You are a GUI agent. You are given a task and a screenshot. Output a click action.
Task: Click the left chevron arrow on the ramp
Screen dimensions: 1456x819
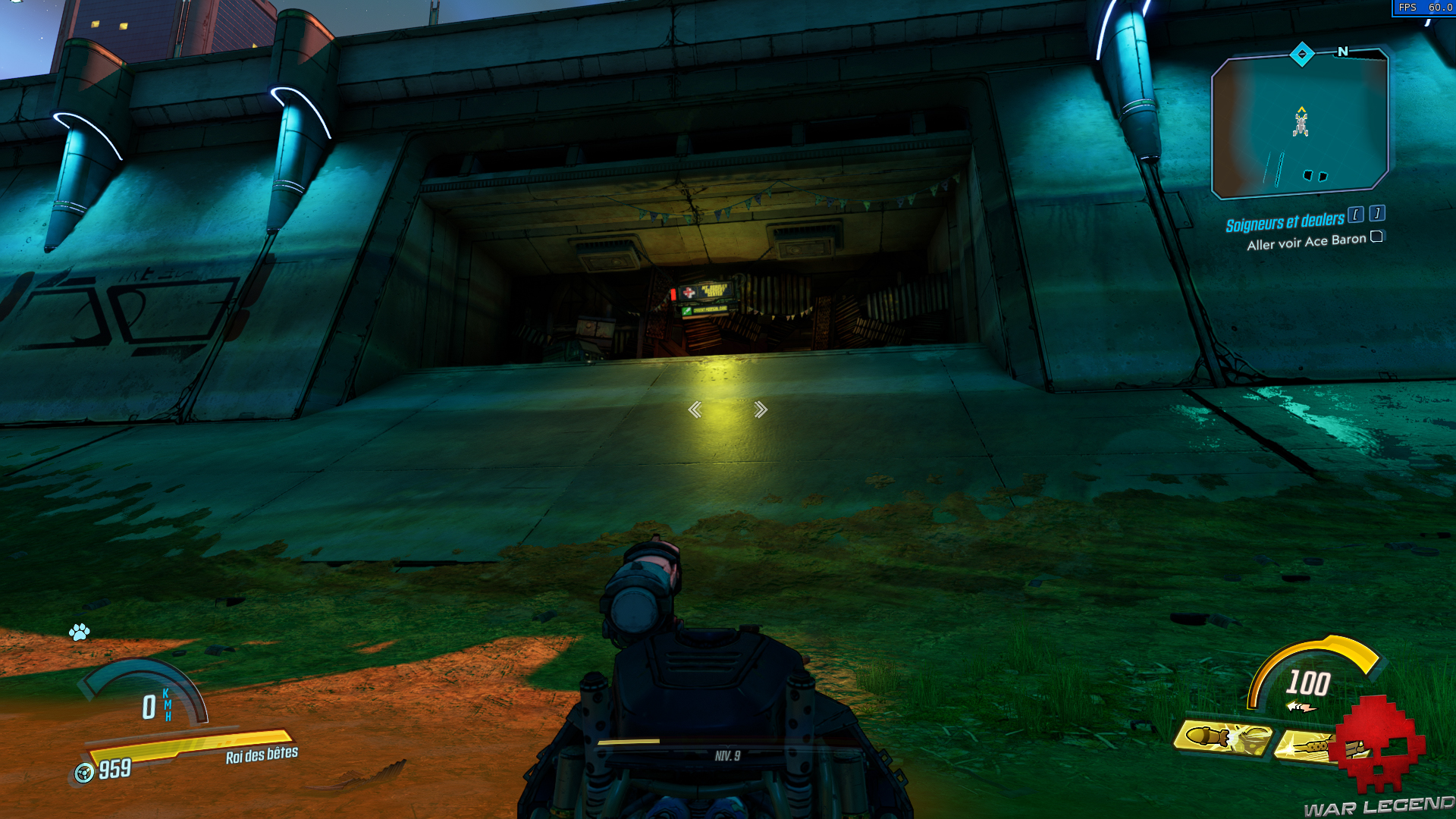(695, 409)
